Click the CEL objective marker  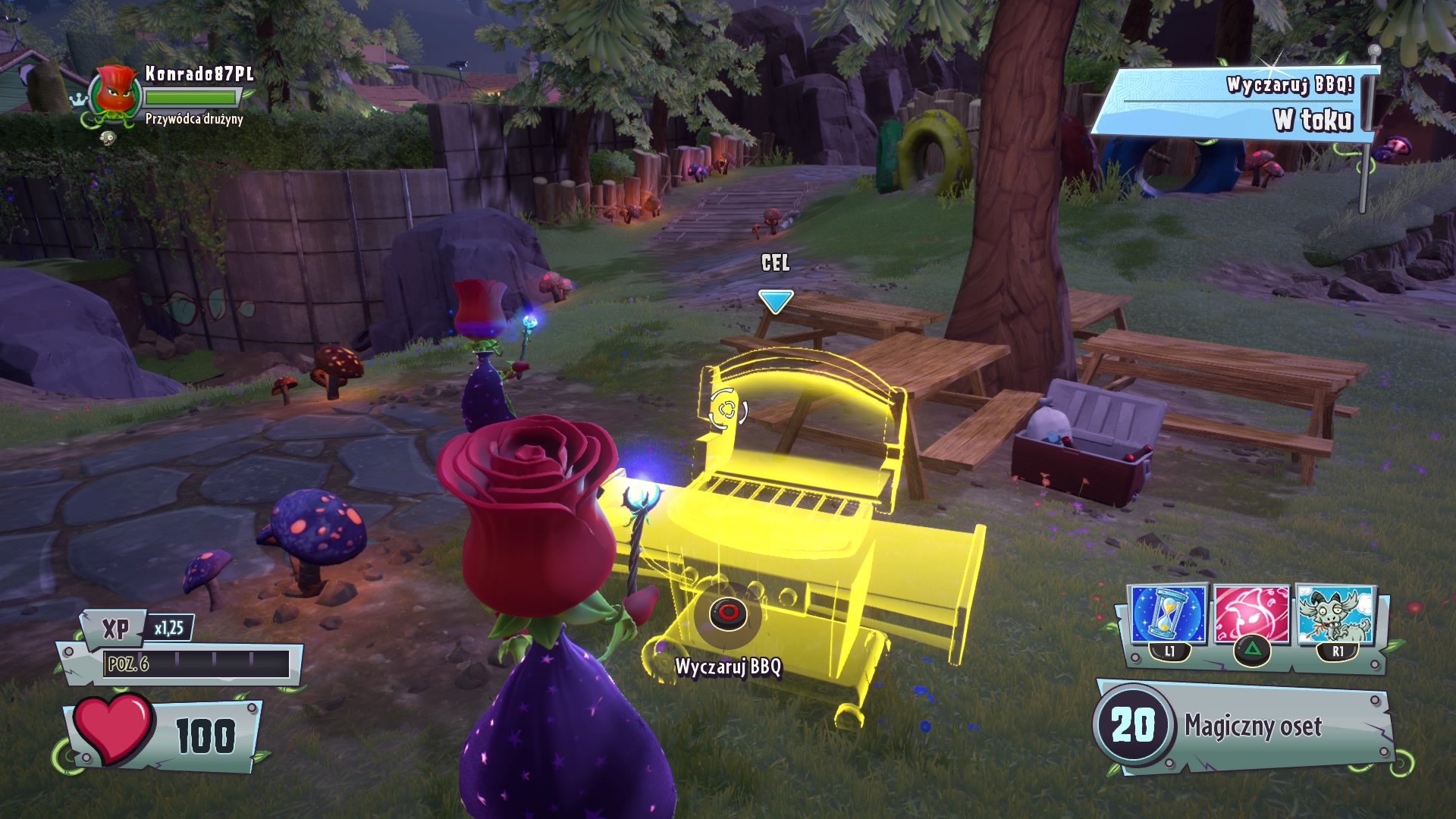pos(775,301)
